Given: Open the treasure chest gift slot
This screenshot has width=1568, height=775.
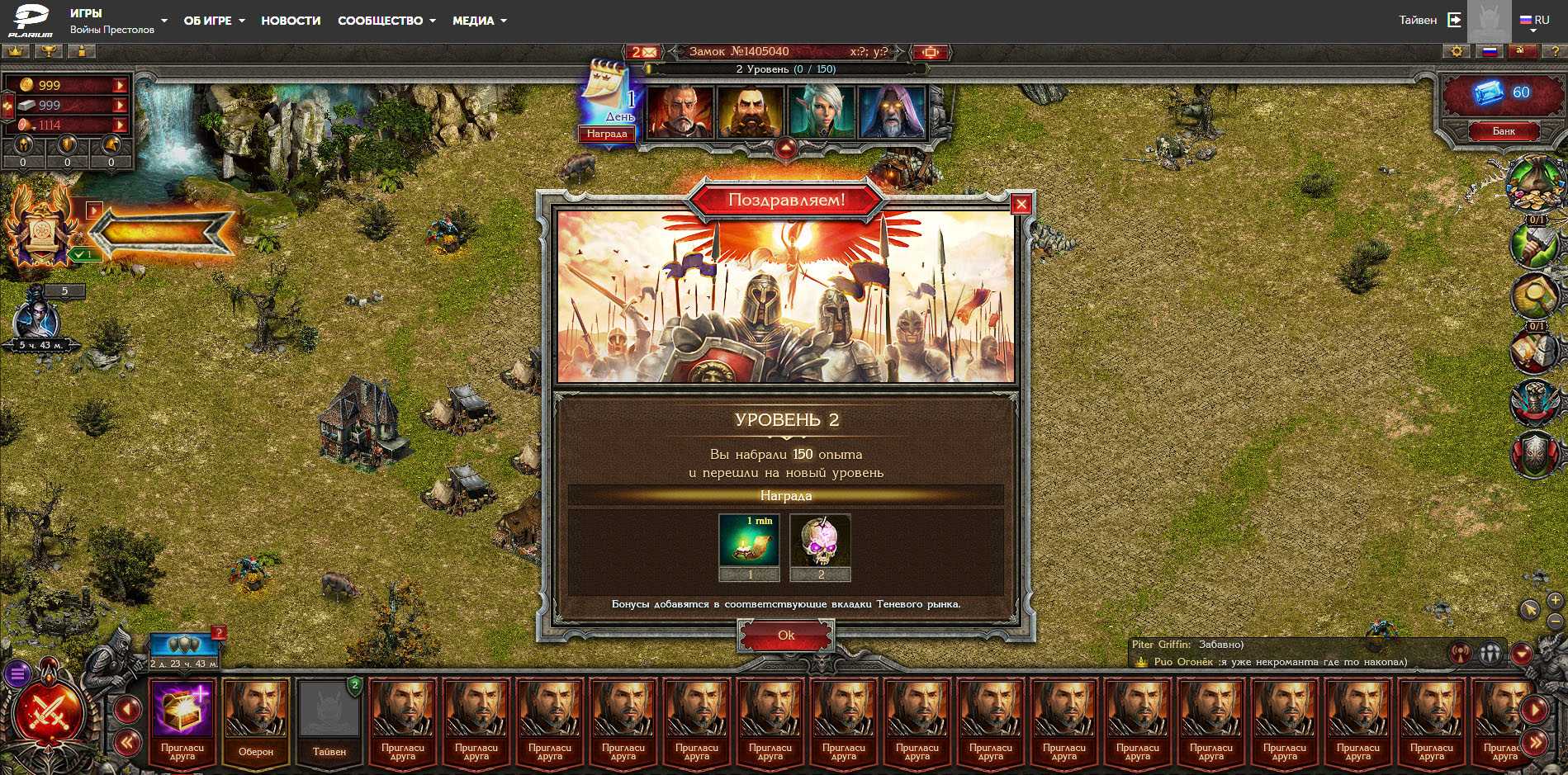Looking at the screenshot, I should click(x=182, y=710).
